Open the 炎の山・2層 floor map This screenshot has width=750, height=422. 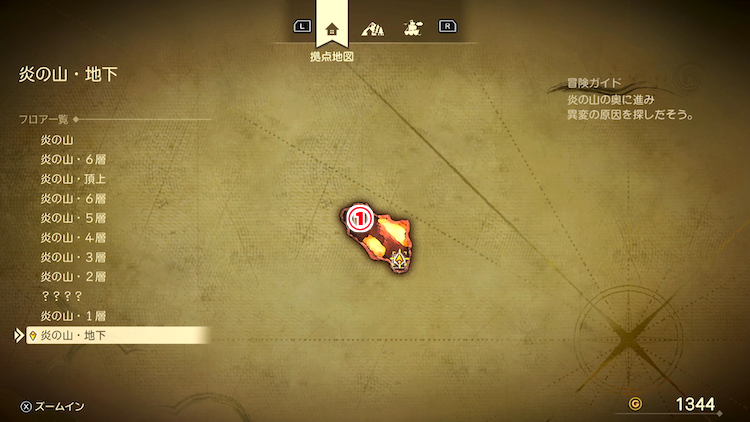click(73, 276)
